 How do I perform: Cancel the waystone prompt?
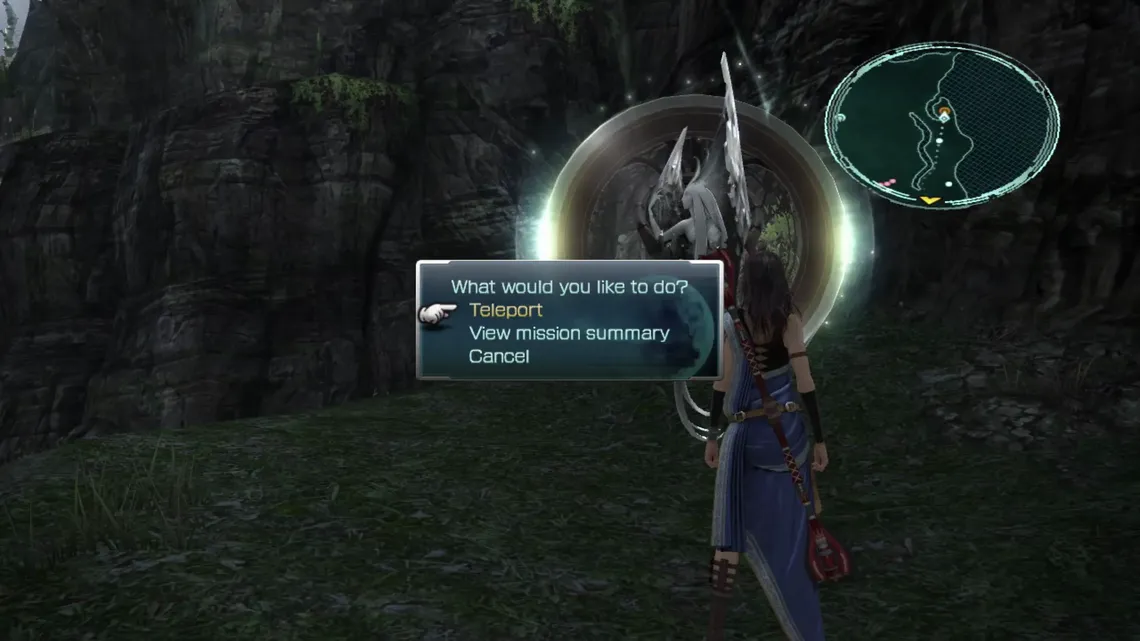499,357
